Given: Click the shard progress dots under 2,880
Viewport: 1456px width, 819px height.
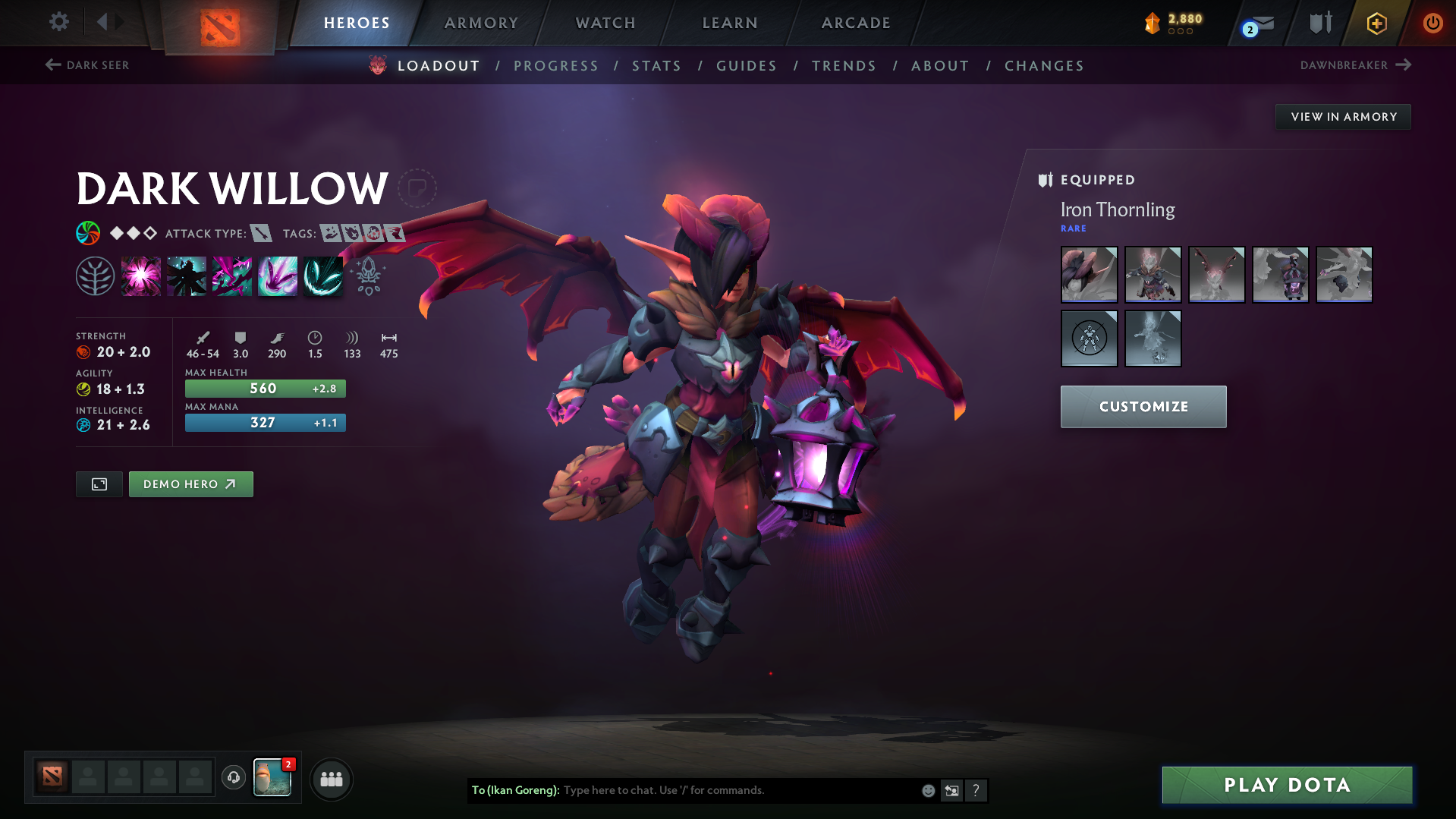Looking at the screenshot, I should tap(1180, 32).
